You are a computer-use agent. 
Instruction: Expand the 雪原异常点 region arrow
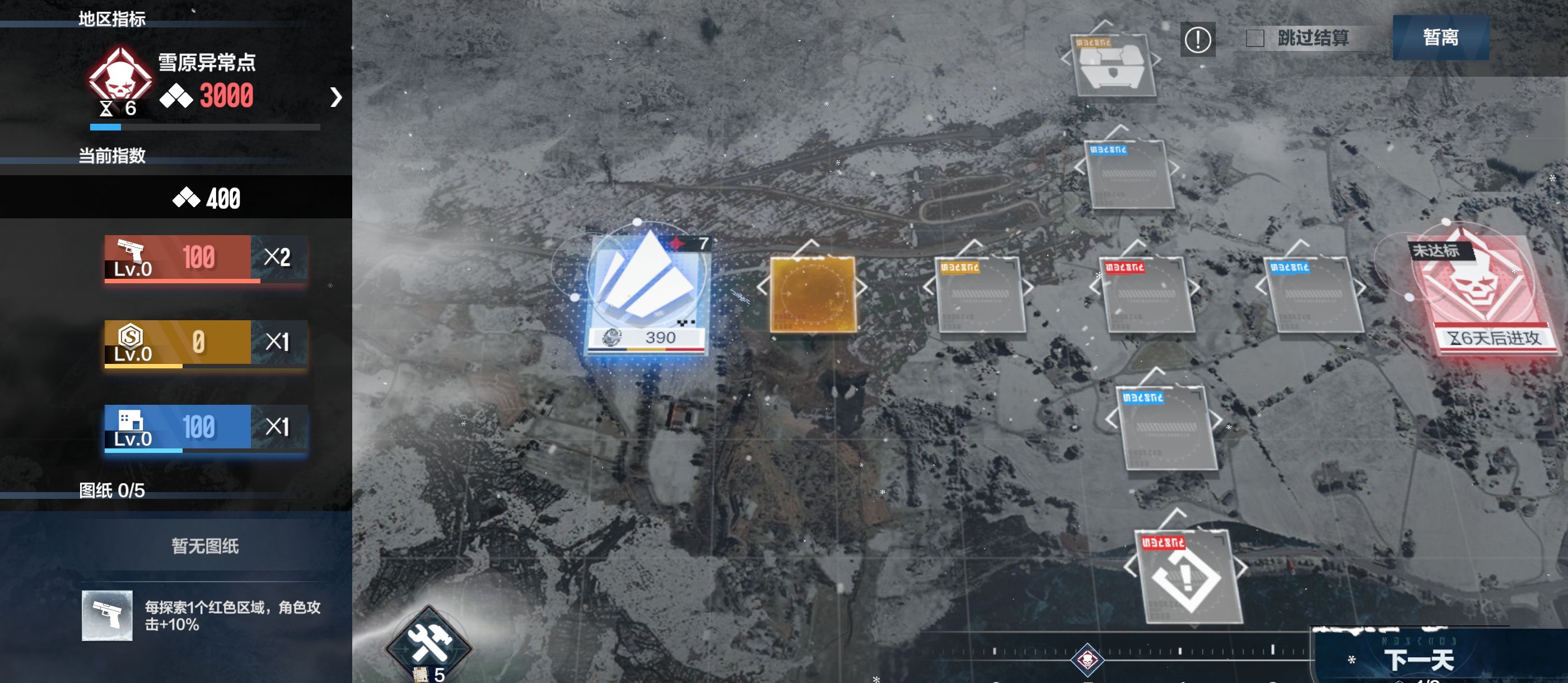pos(335,97)
